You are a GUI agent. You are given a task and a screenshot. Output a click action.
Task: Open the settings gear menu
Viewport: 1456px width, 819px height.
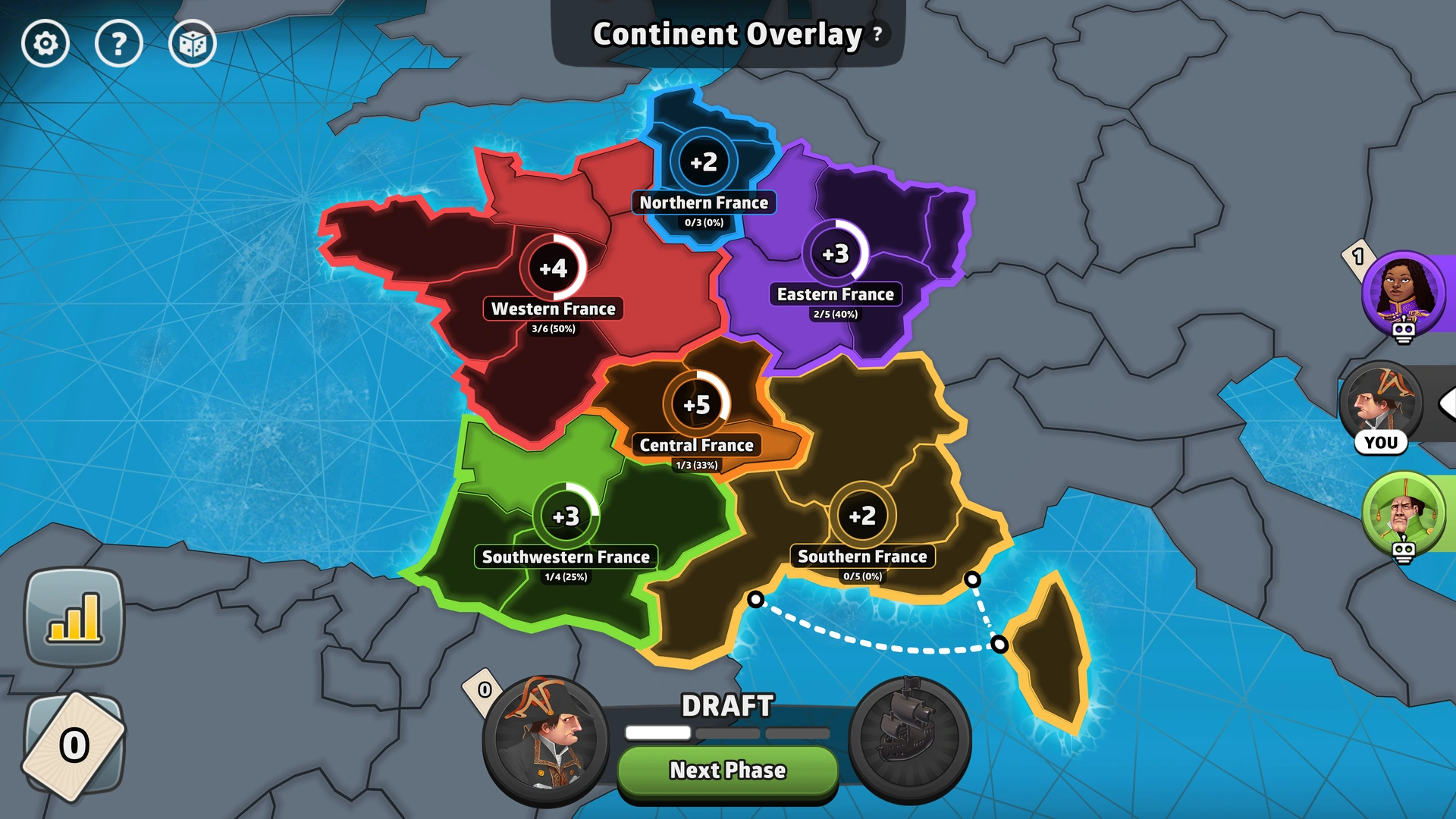click(x=45, y=43)
